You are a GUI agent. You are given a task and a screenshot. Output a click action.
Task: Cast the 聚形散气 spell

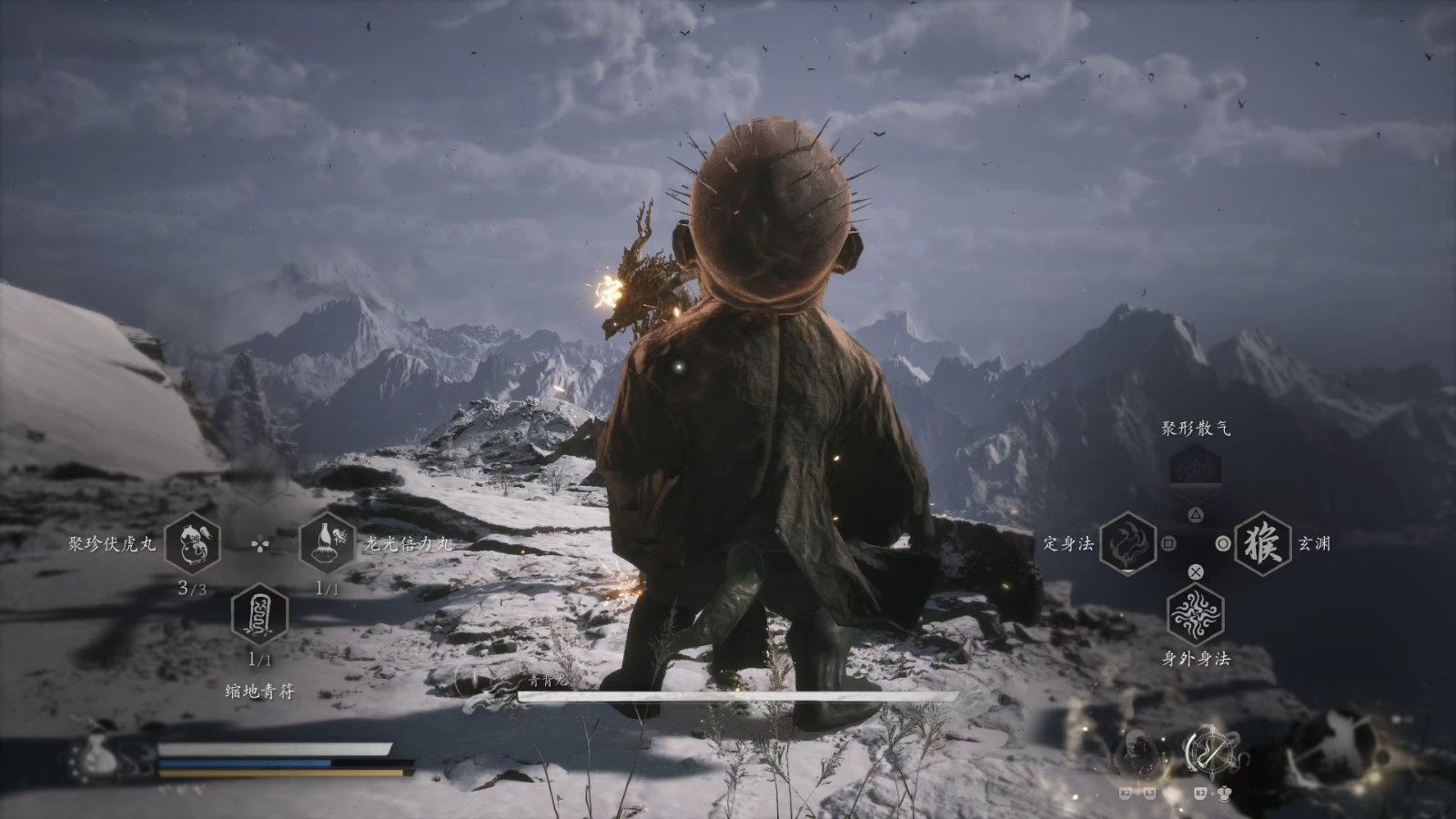pyautogui.click(x=1196, y=470)
